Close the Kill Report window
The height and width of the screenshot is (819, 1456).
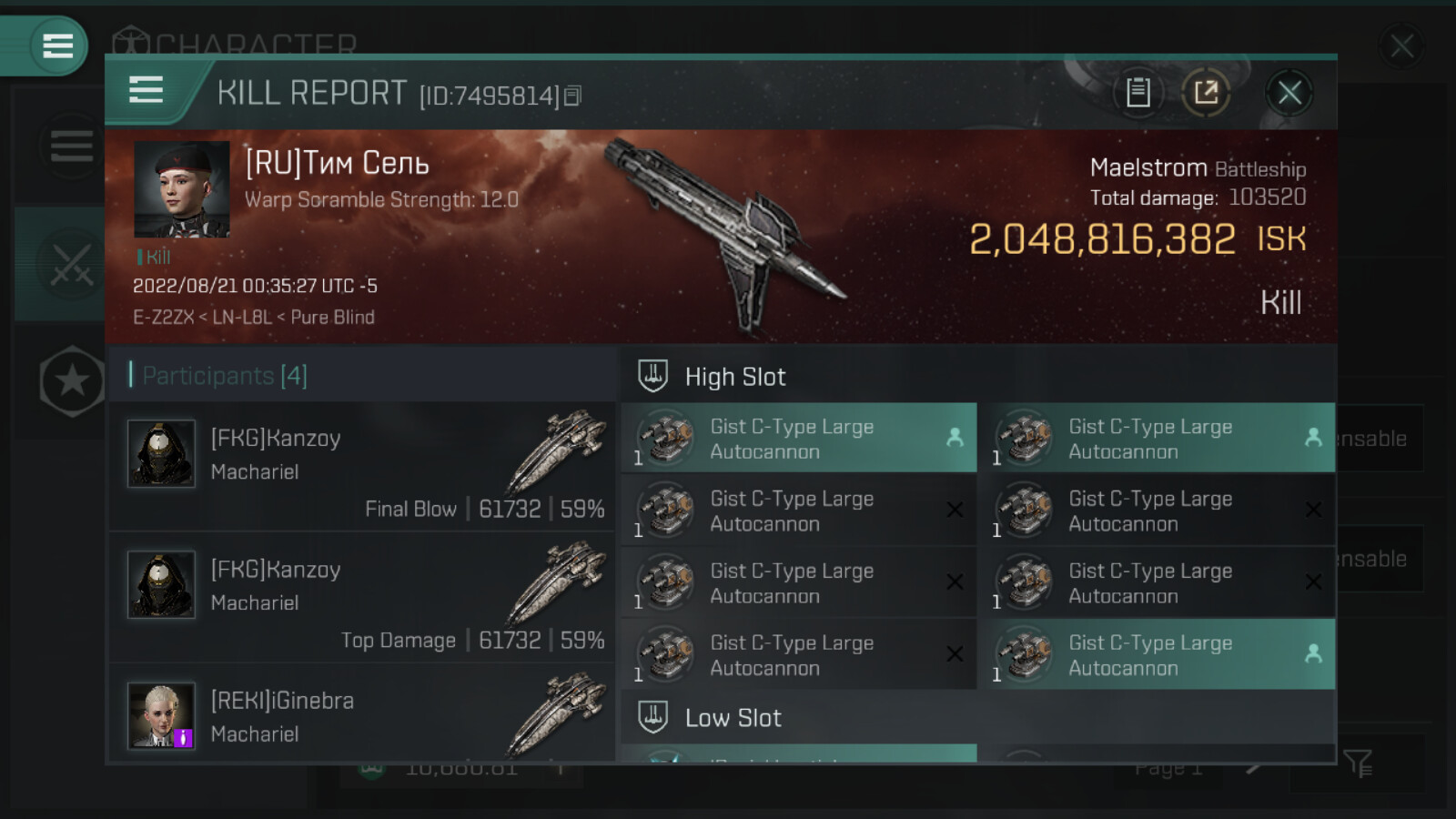click(1289, 93)
